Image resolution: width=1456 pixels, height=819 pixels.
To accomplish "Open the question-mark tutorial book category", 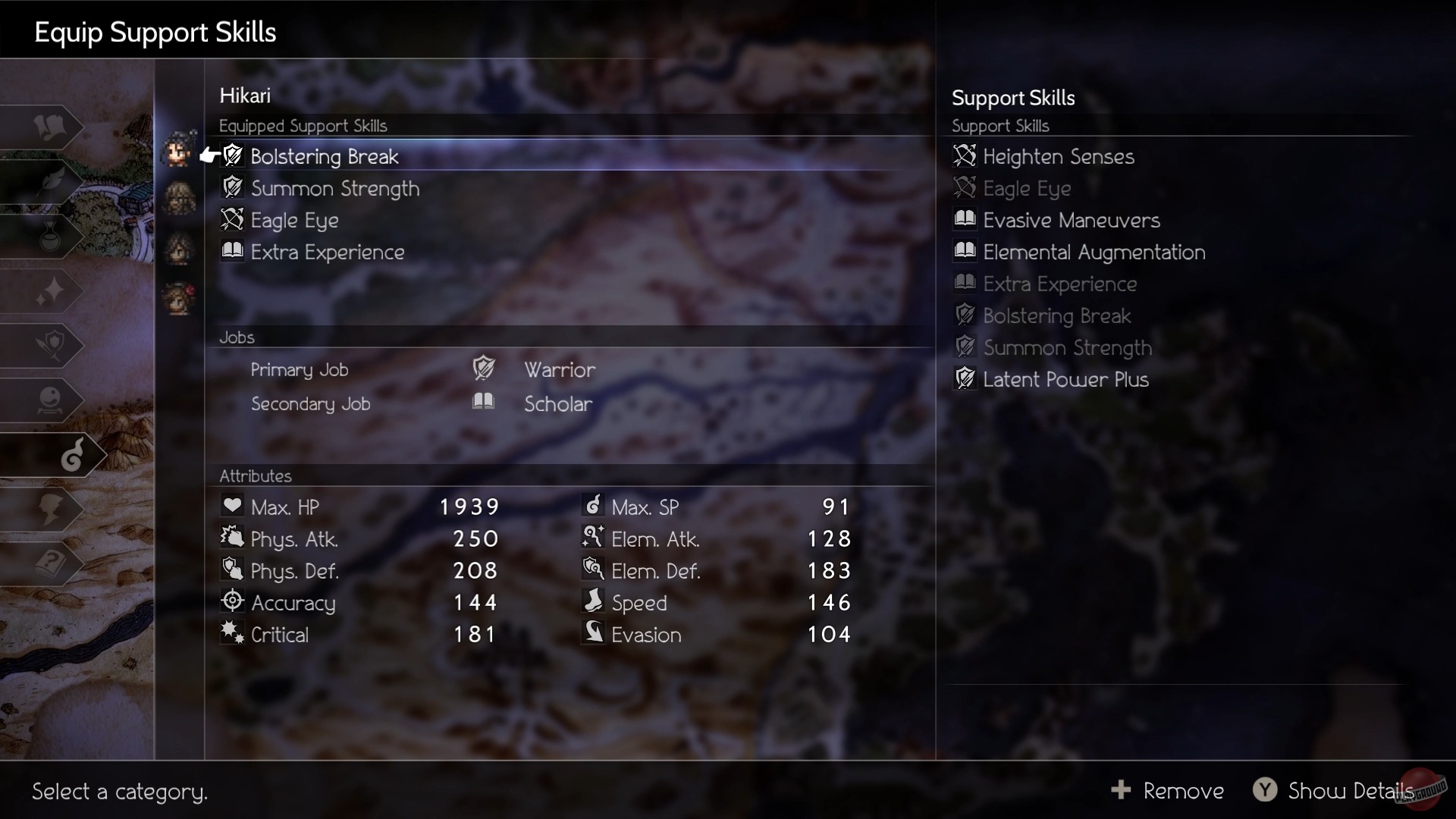I will 49,564.
